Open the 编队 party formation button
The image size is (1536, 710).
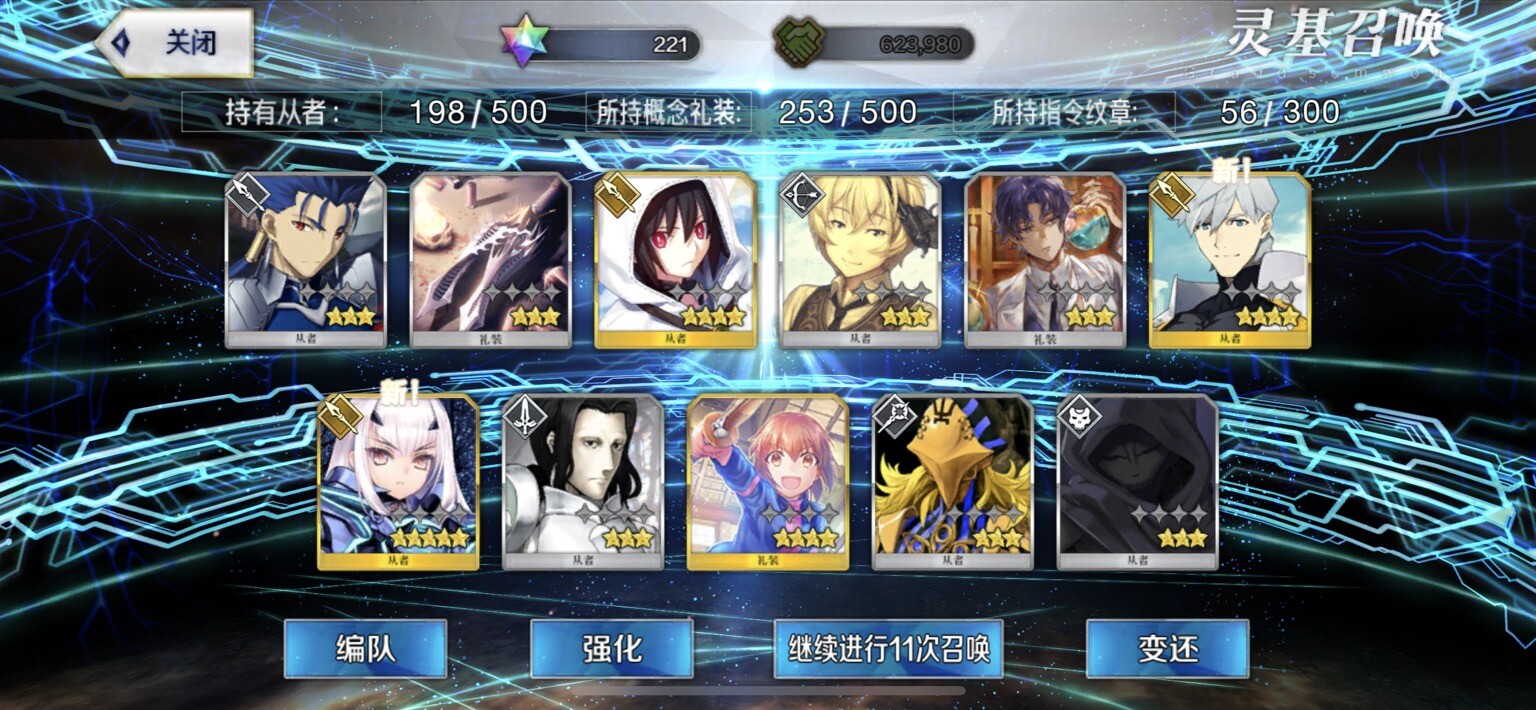(365, 648)
